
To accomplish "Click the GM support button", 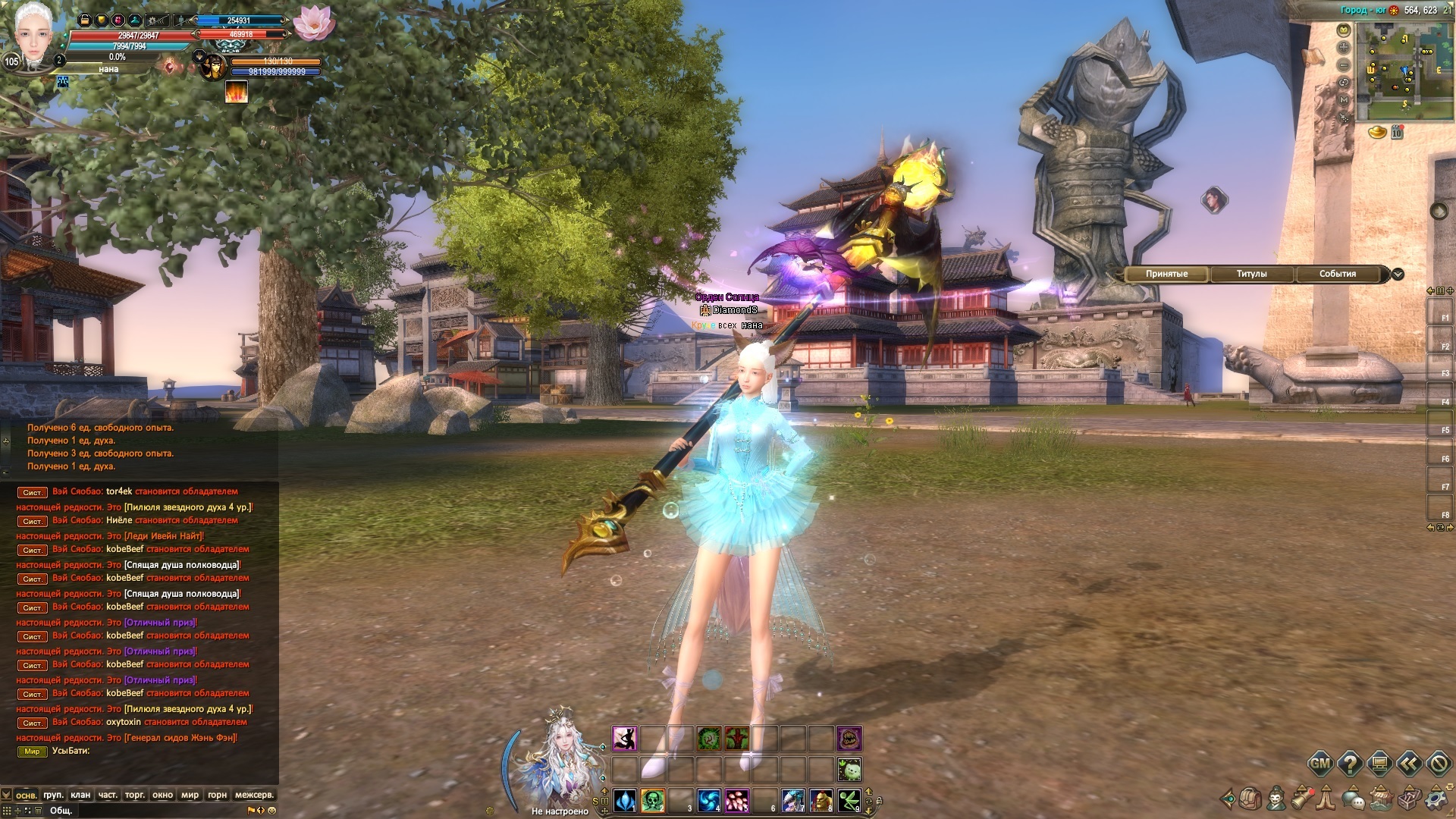I will click(x=1320, y=764).
